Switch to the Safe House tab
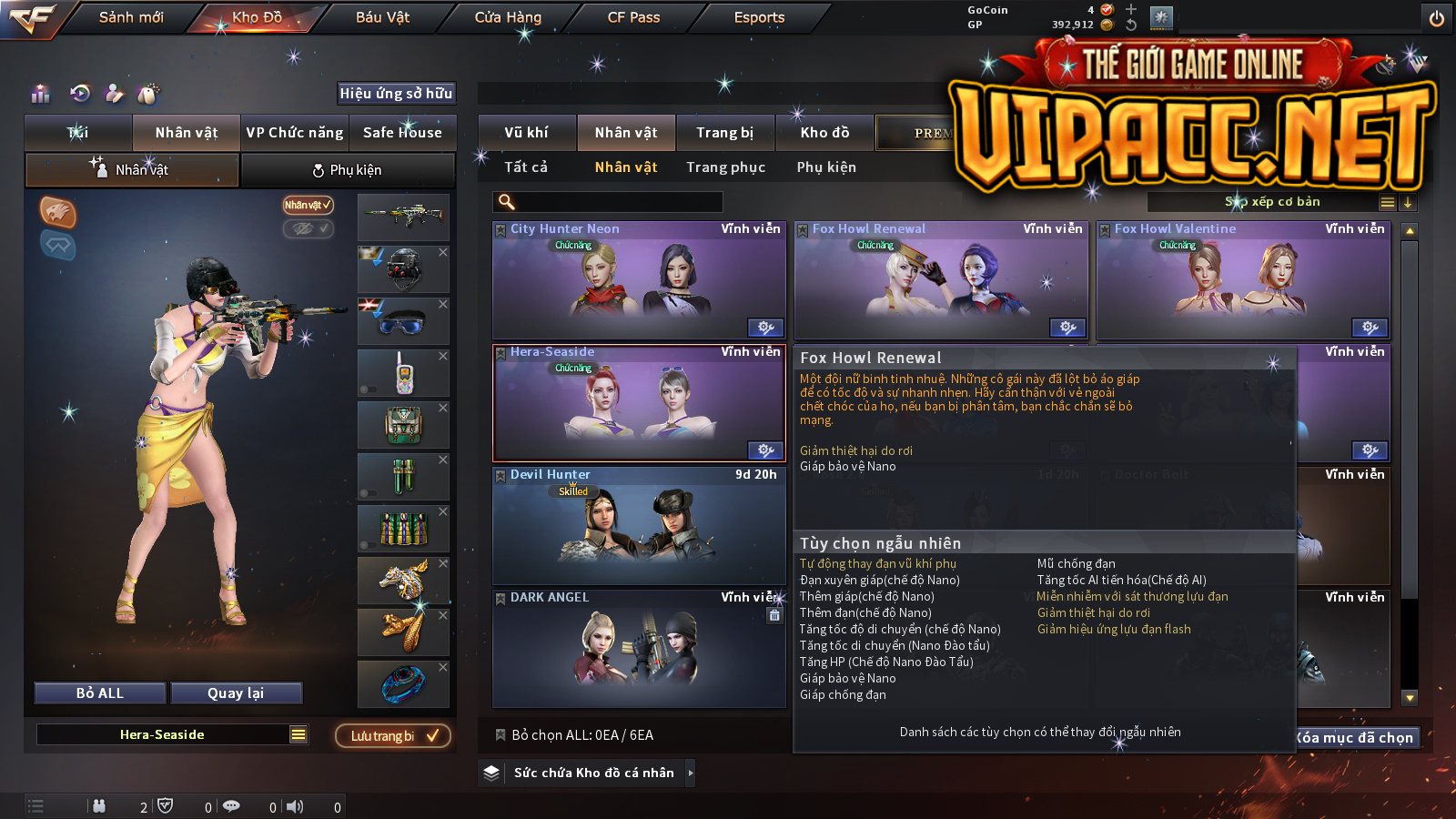 click(x=402, y=133)
